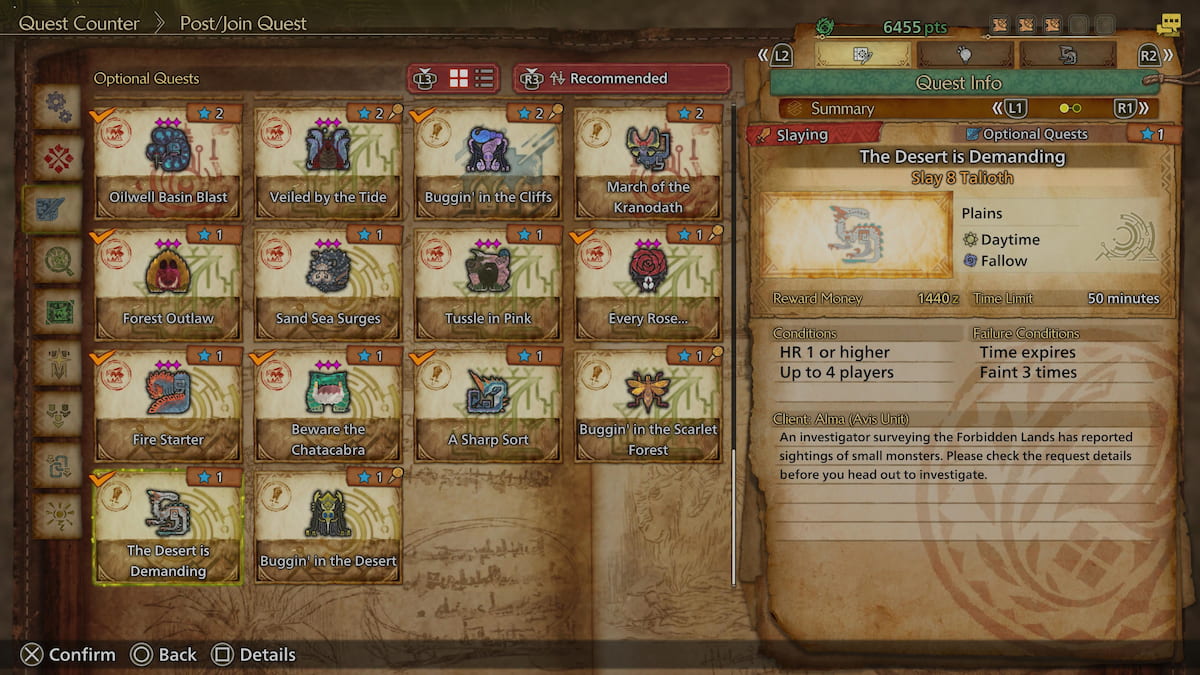The height and width of the screenshot is (675, 1200).
Task: Choose the Buggin' in the Desert quest
Action: (328, 527)
